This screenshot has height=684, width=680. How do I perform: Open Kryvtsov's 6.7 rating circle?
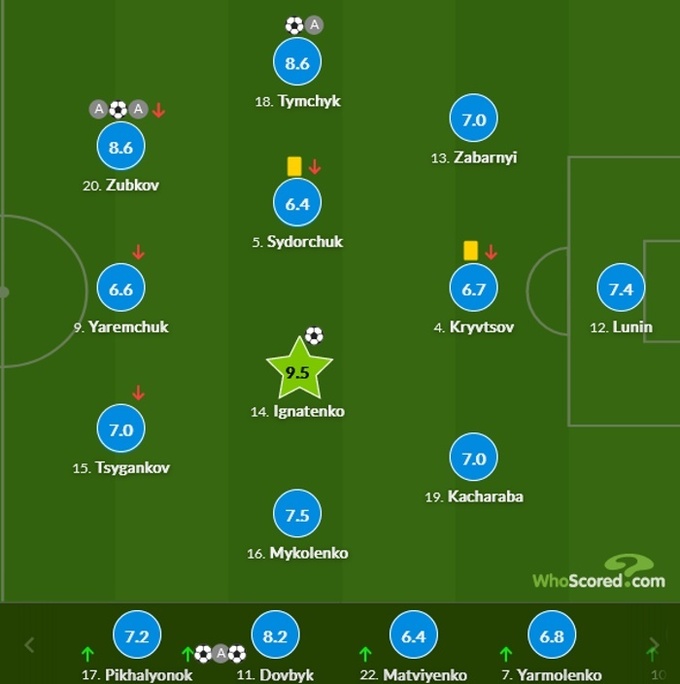[474, 289]
